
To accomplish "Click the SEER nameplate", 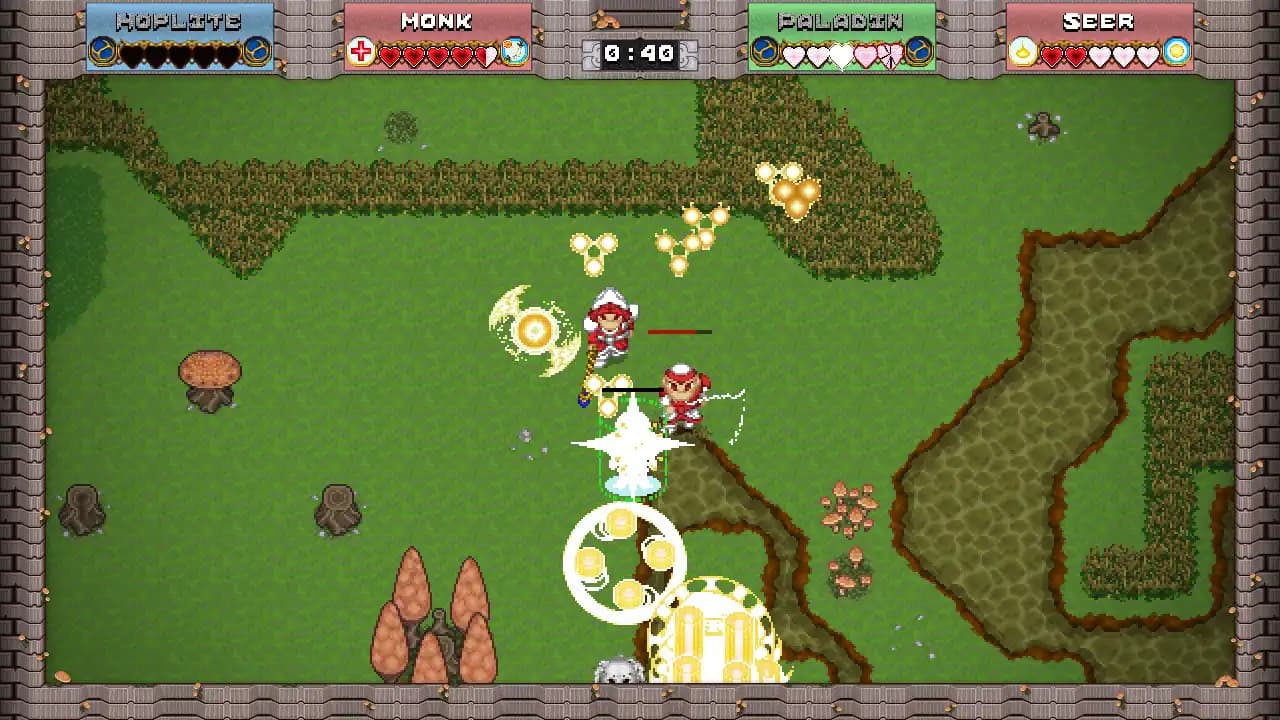I will [x=1100, y=19].
